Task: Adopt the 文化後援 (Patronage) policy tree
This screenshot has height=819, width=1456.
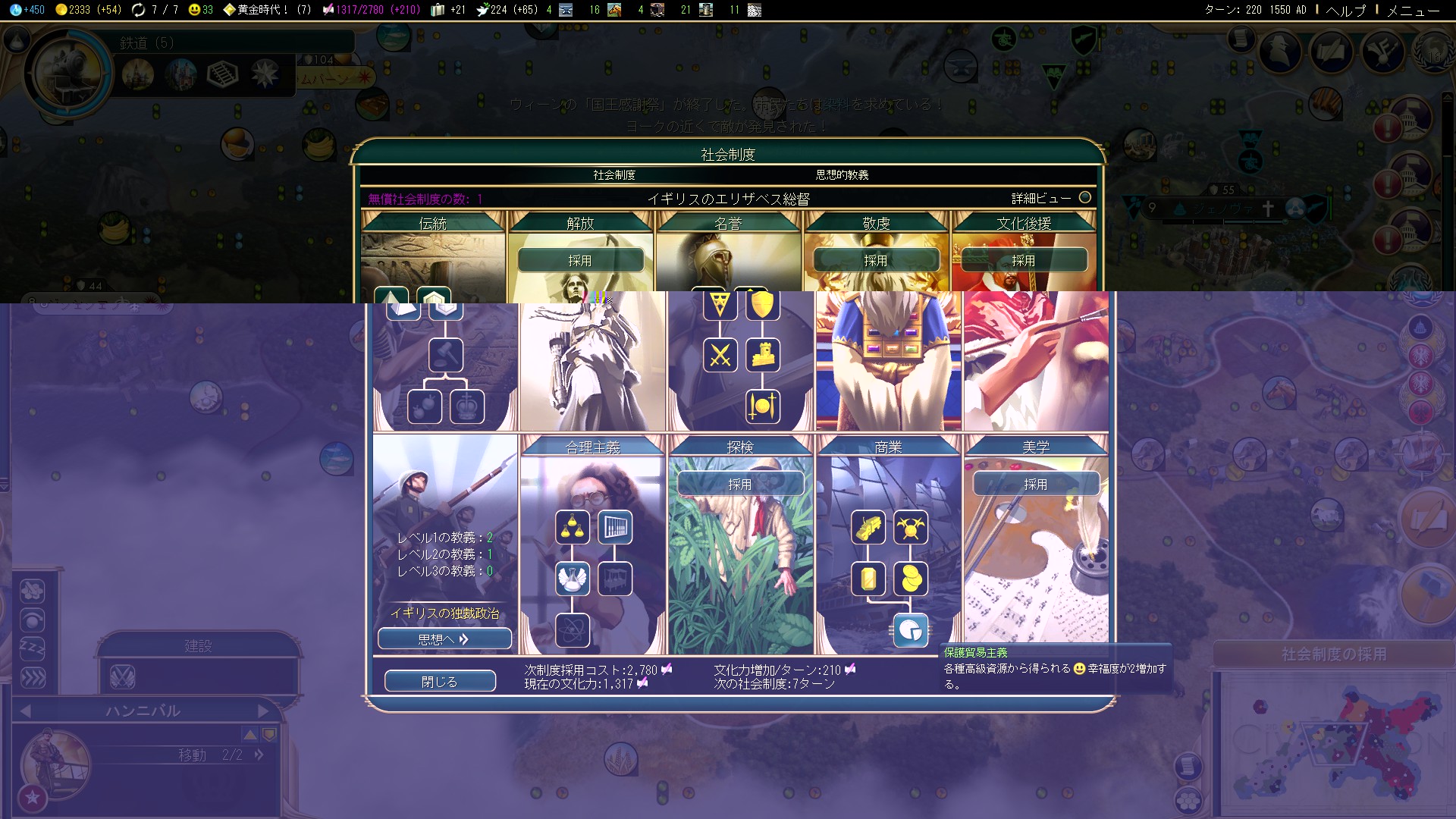Action: click(1024, 260)
